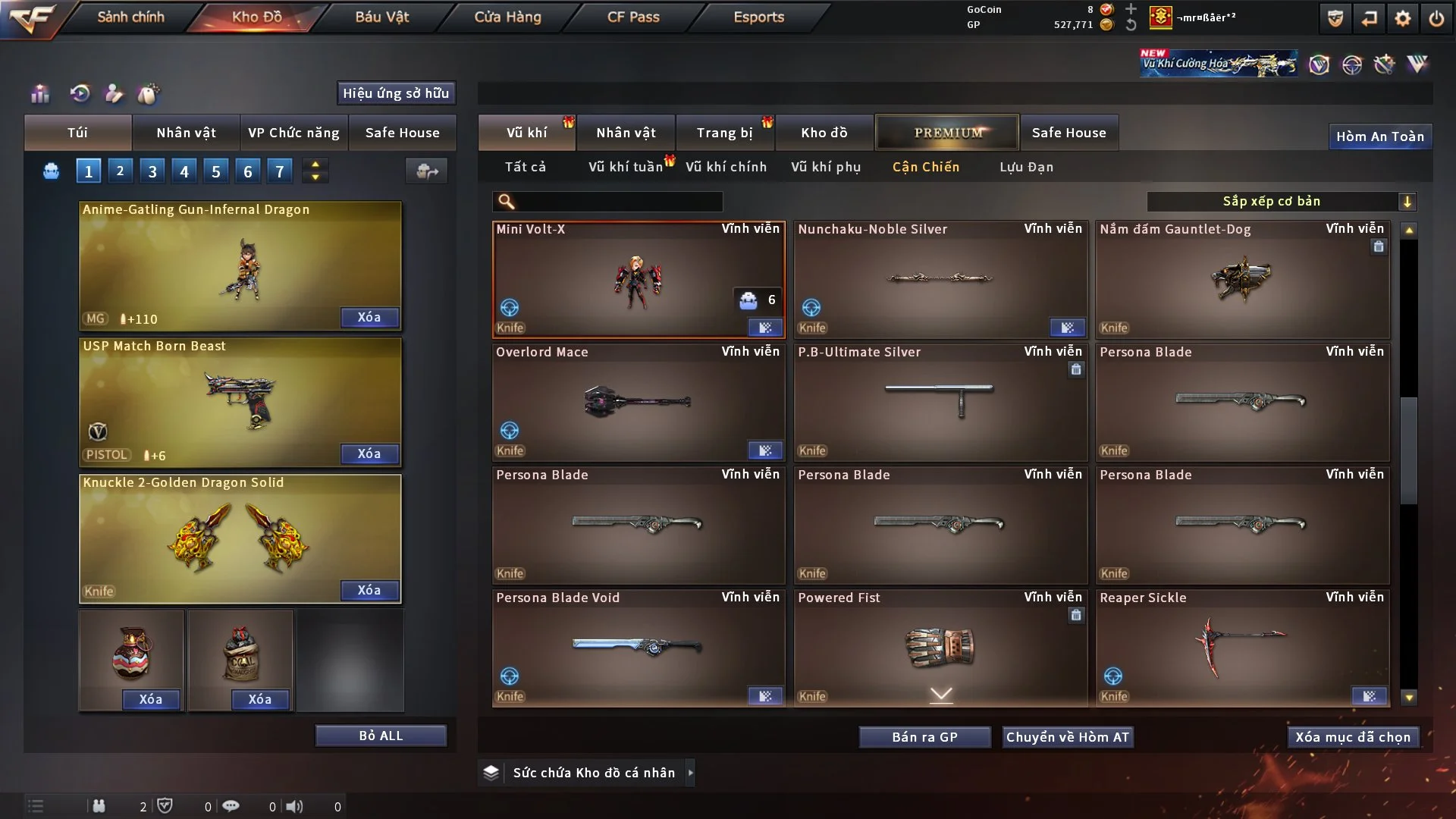The image size is (1456, 819).
Task: Go to Sảnh chính lobby
Action: (130, 17)
